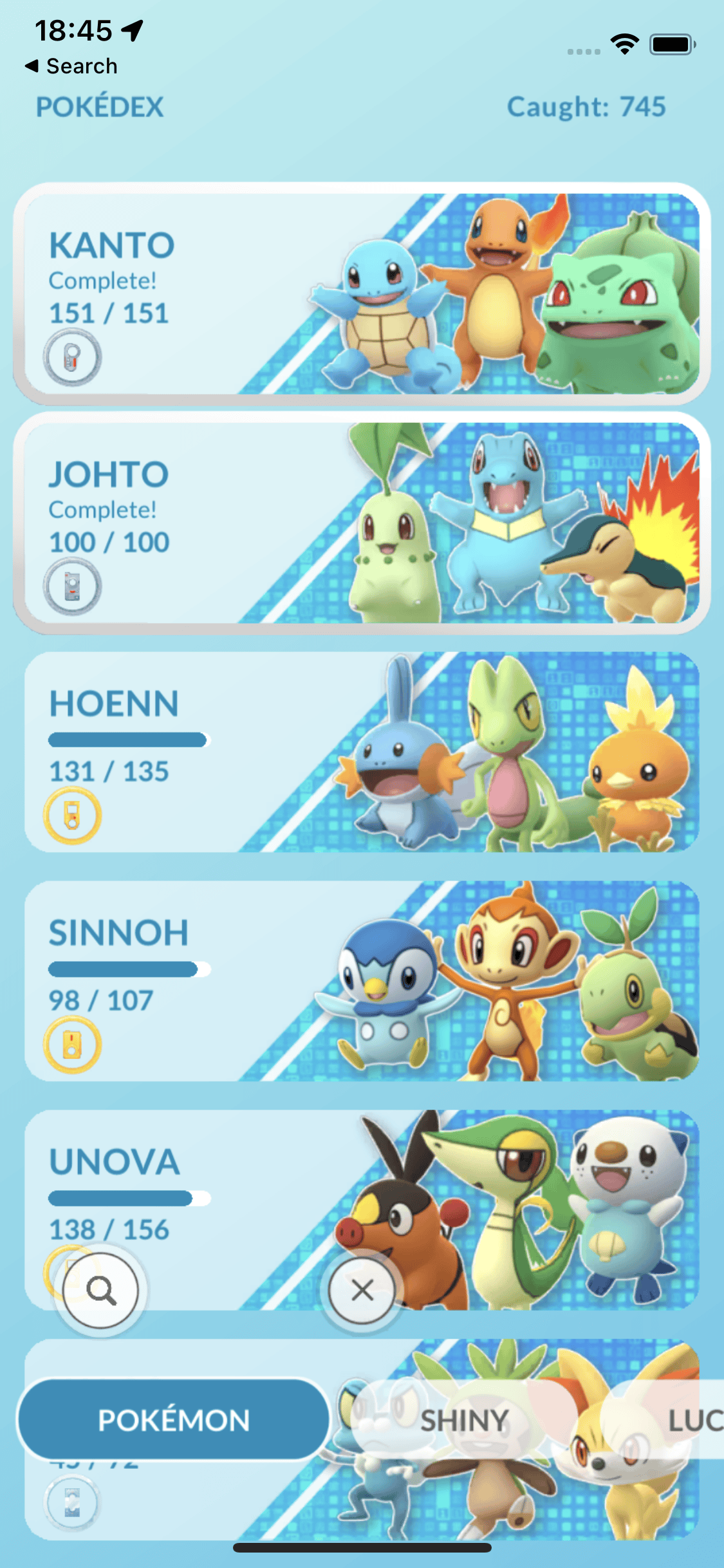The image size is (724, 1568).
Task: Tap the silver Johto medal badge
Action: (72, 586)
